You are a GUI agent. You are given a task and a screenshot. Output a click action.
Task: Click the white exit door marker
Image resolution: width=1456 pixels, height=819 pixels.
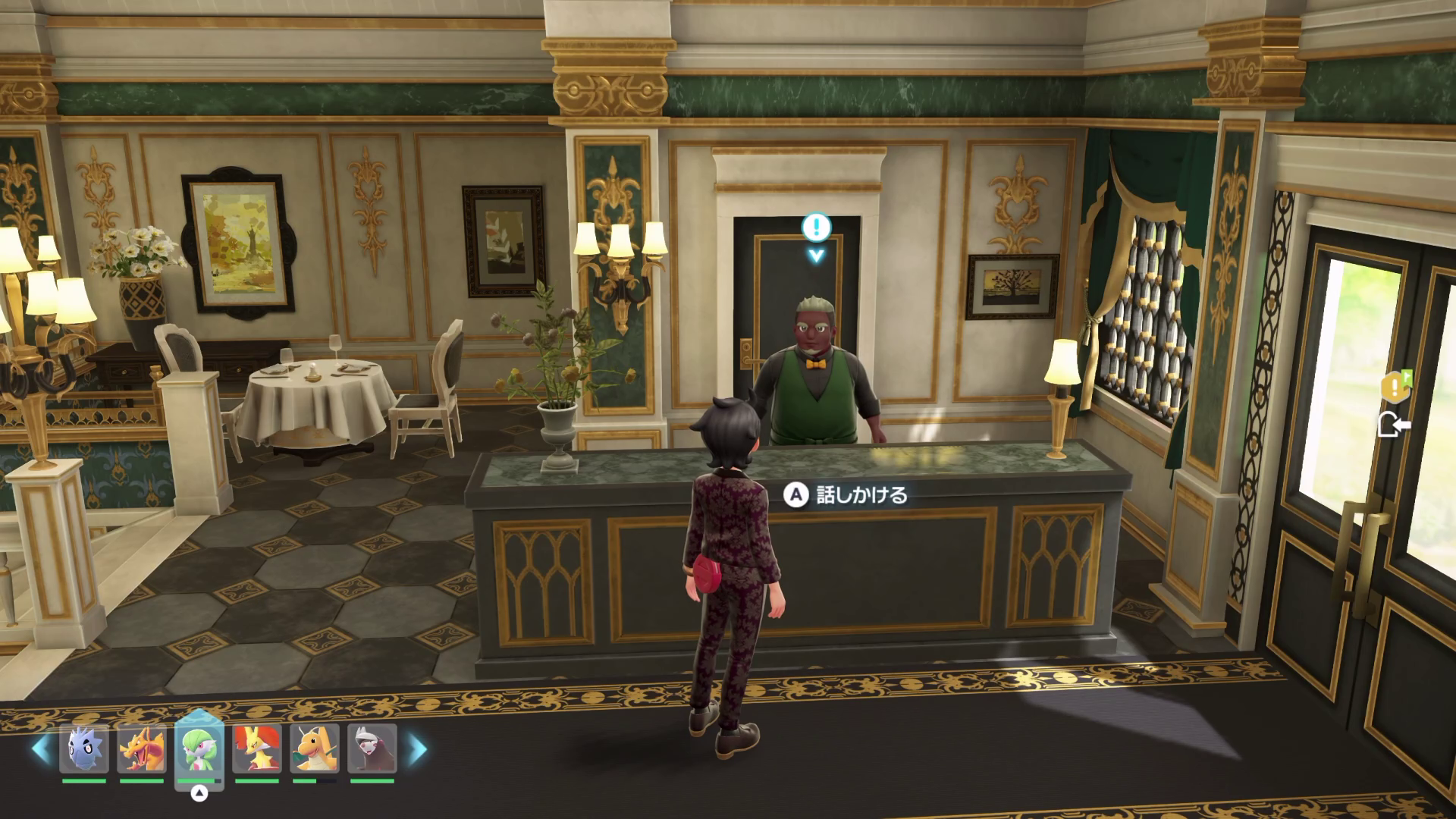coord(1393,425)
